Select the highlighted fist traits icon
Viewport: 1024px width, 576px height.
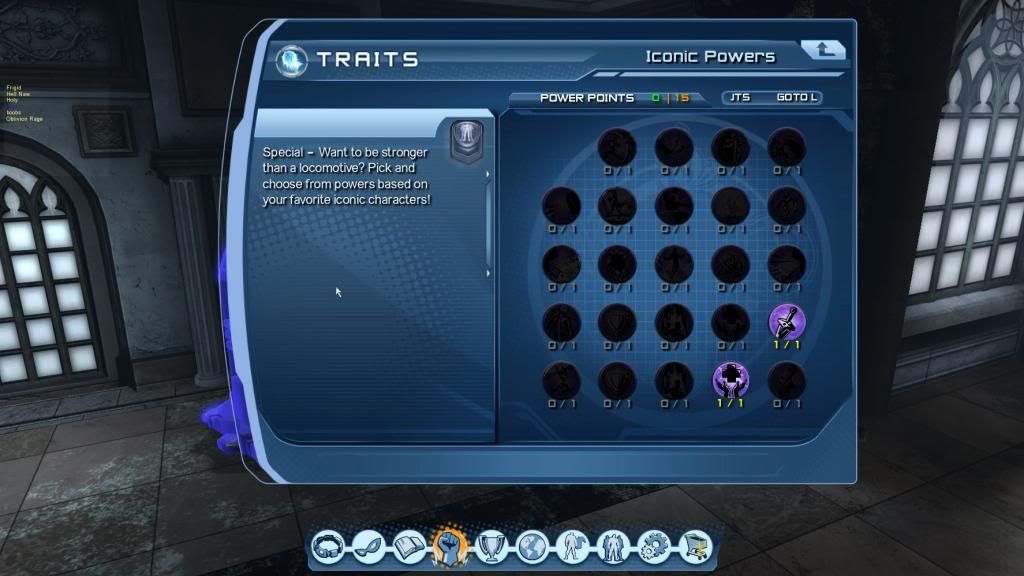[x=450, y=545]
